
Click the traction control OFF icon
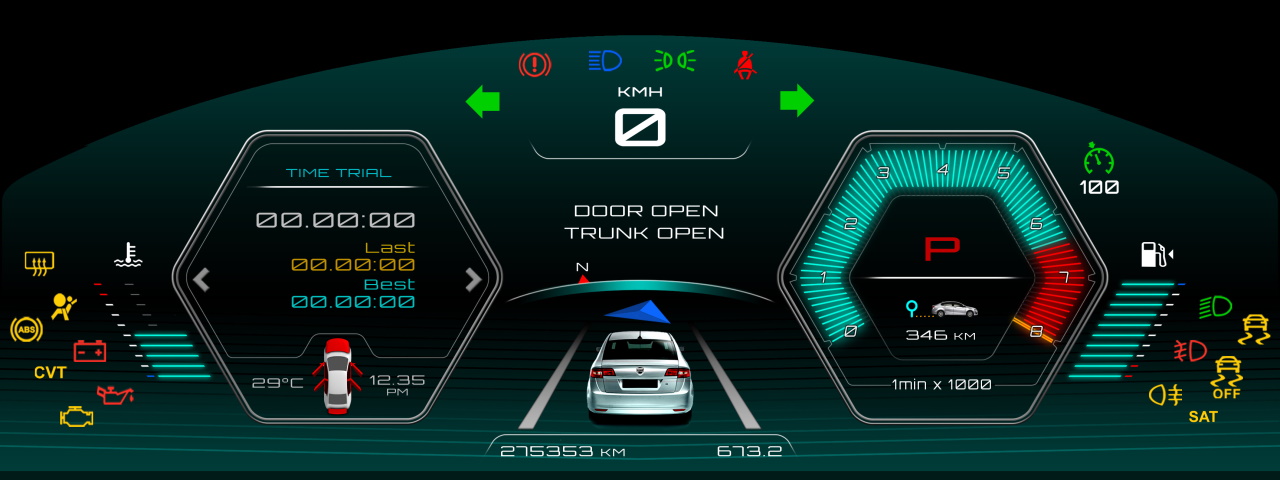[1226, 378]
